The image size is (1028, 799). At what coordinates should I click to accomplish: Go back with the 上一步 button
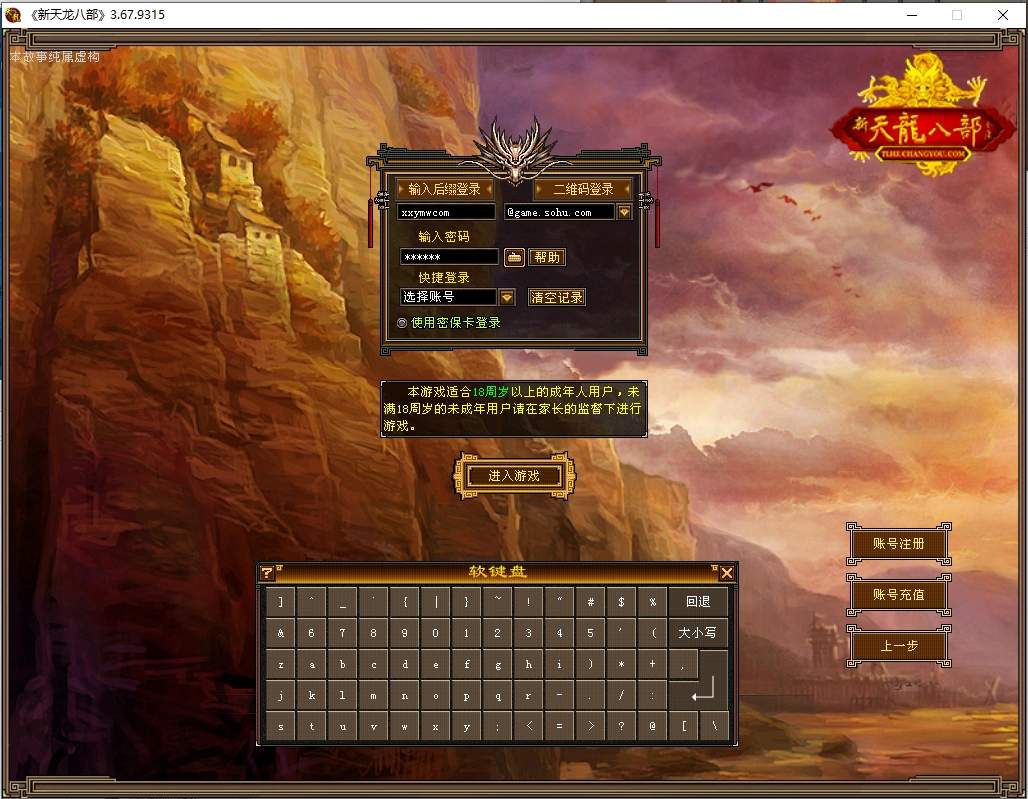[898, 646]
